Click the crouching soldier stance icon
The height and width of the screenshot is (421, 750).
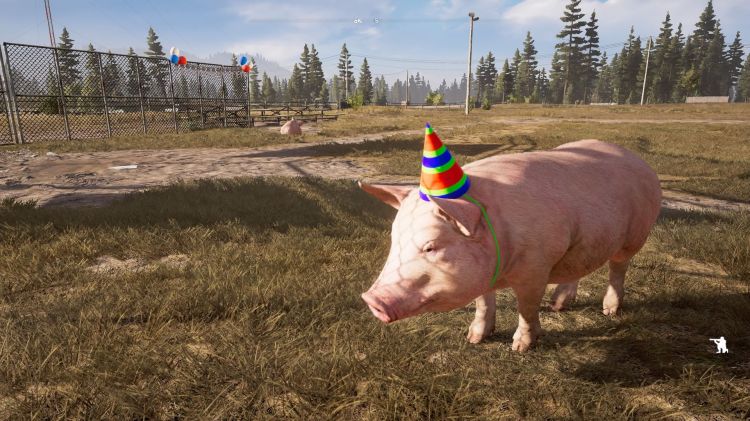pos(719,345)
